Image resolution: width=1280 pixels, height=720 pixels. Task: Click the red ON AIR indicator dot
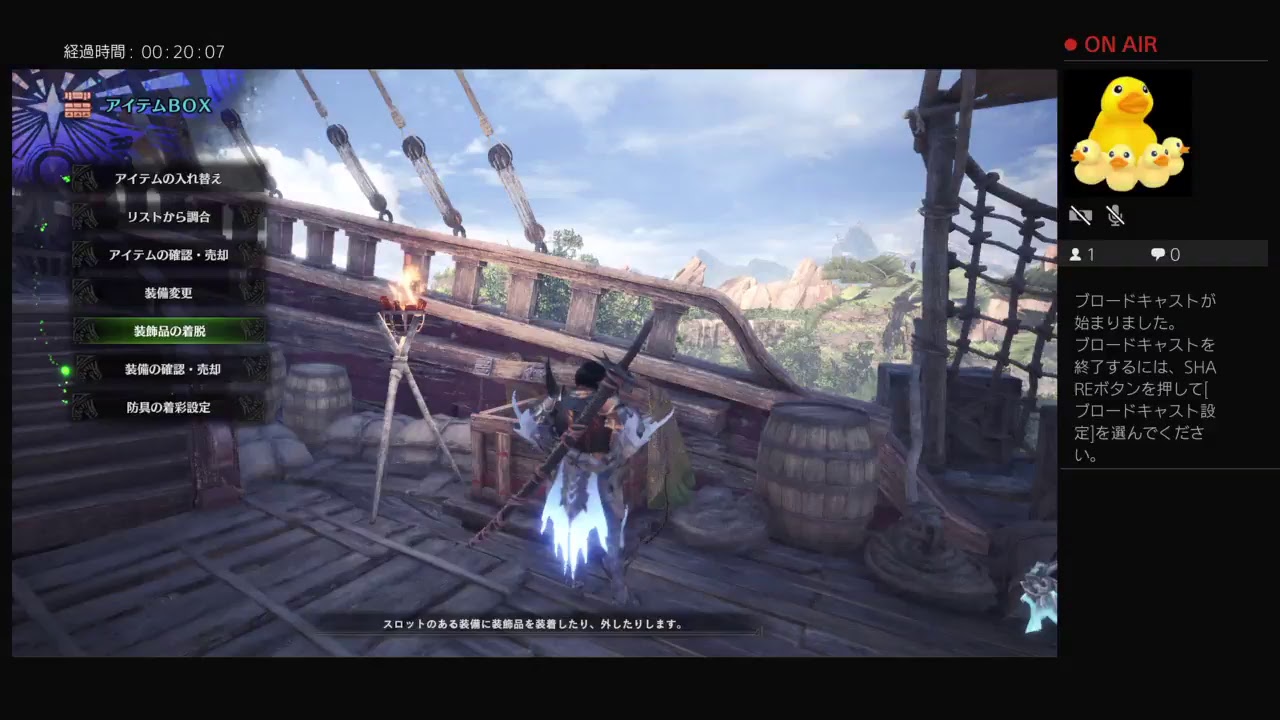tap(1069, 44)
